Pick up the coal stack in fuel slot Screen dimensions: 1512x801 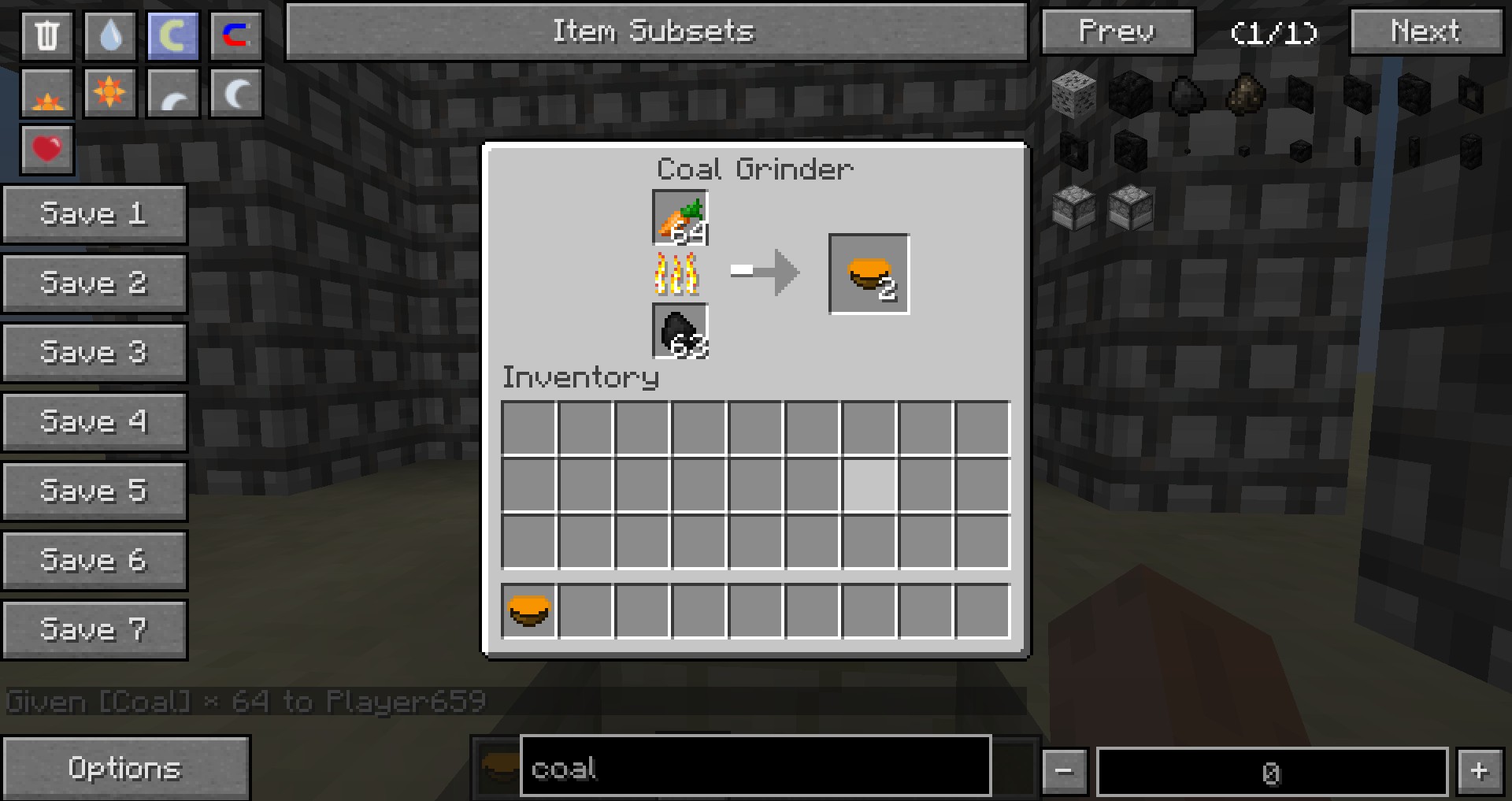coord(680,332)
